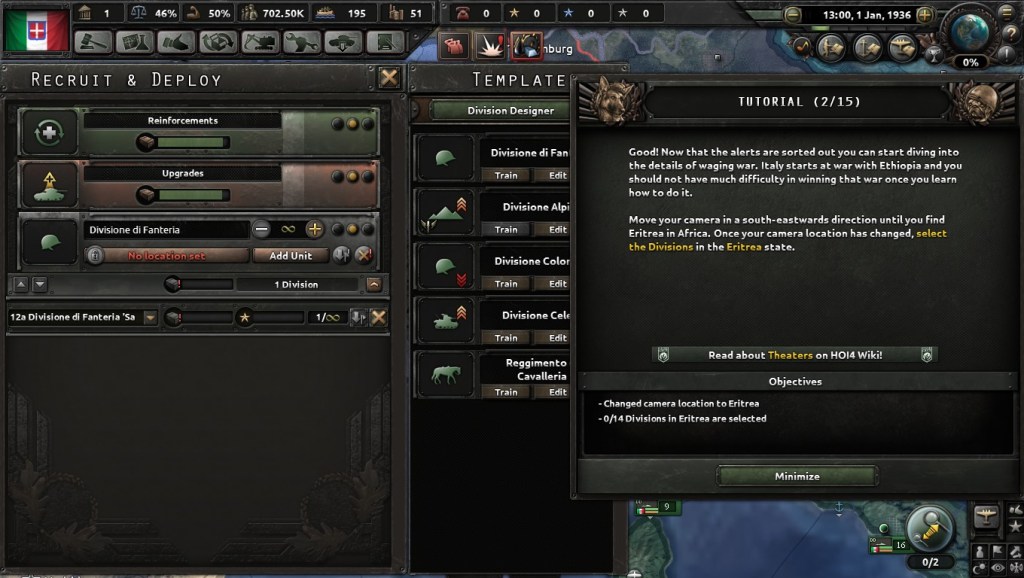This screenshot has width=1024, height=578.
Task: Increase Divisione di Fanteria production count
Action: pos(314,229)
